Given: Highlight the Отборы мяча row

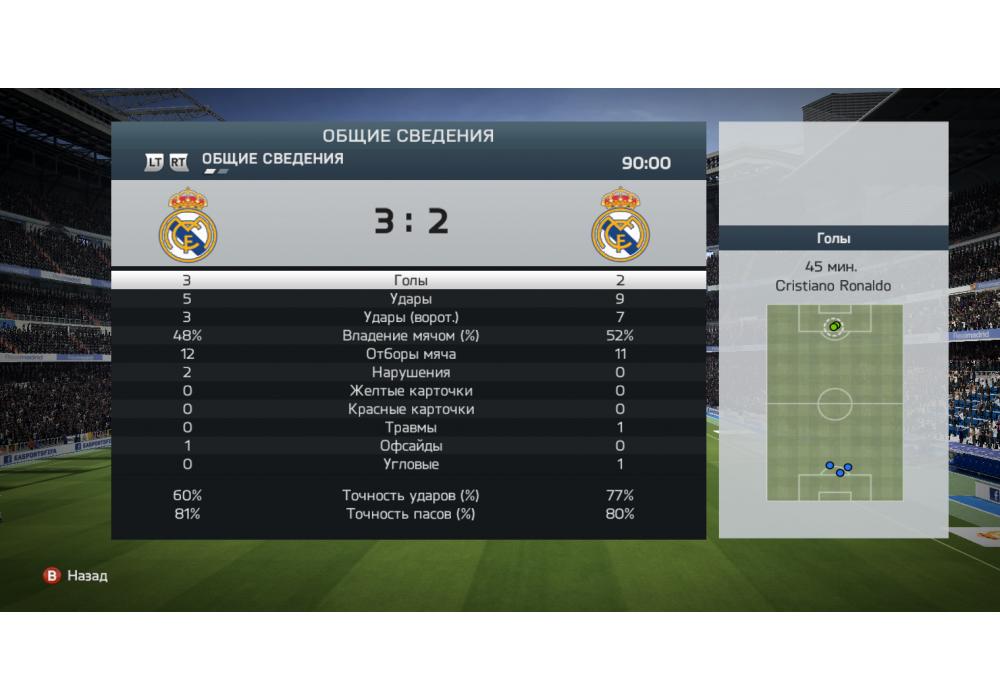Looking at the screenshot, I should coord(410,354).
